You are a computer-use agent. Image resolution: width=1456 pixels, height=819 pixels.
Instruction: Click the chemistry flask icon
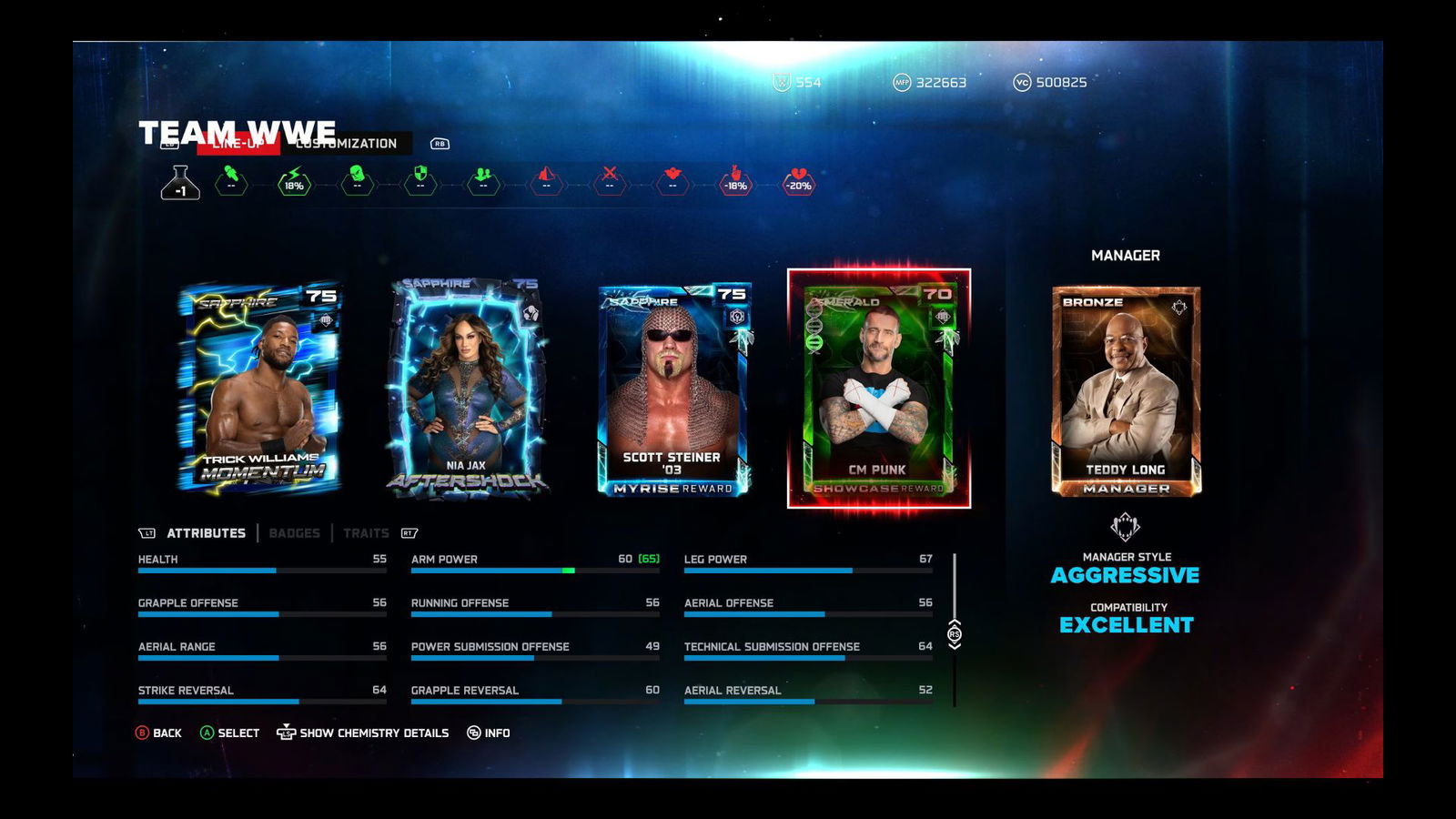[180, 183]
